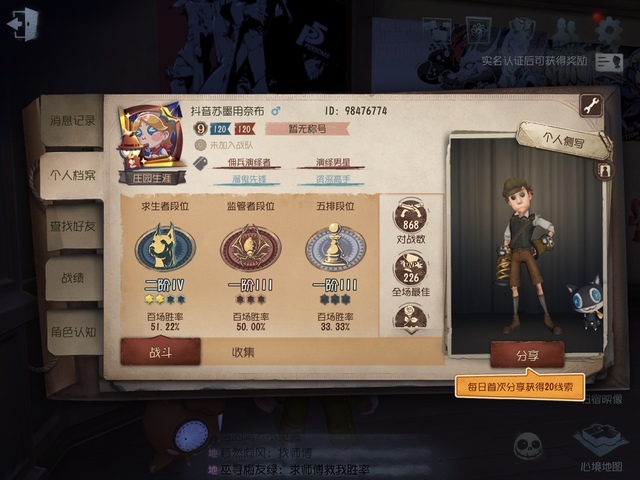Open the 消息记录 tab
The height and width of the screenshot is (480, 640).
73,121
